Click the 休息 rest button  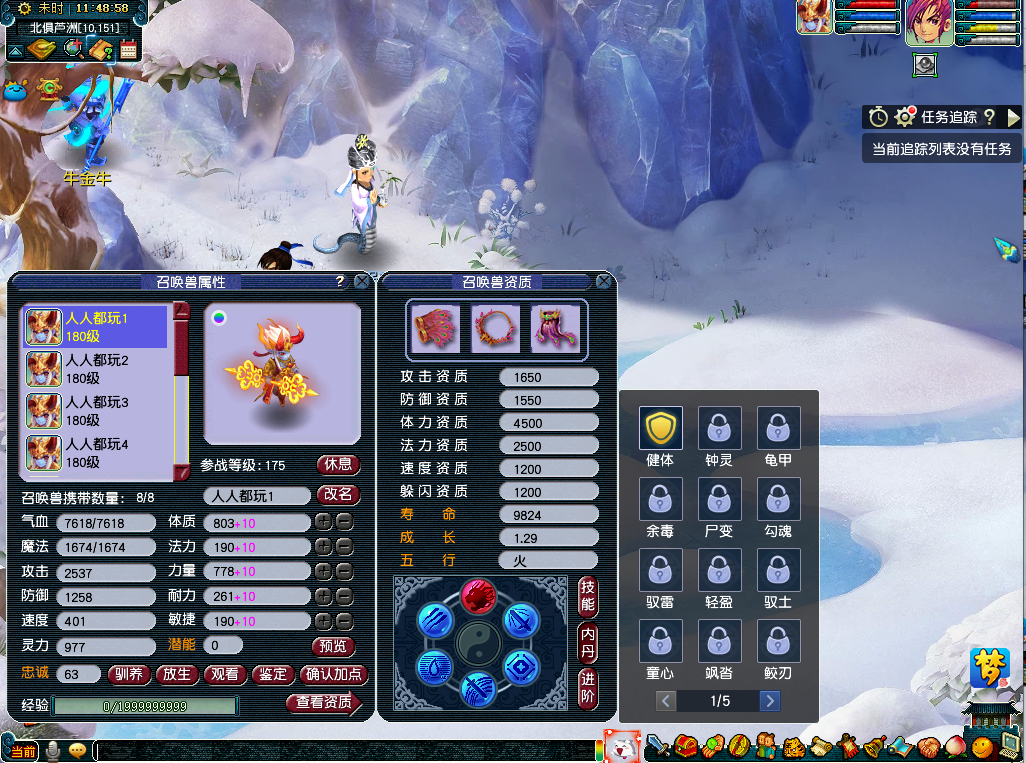(x=338, y=465)
